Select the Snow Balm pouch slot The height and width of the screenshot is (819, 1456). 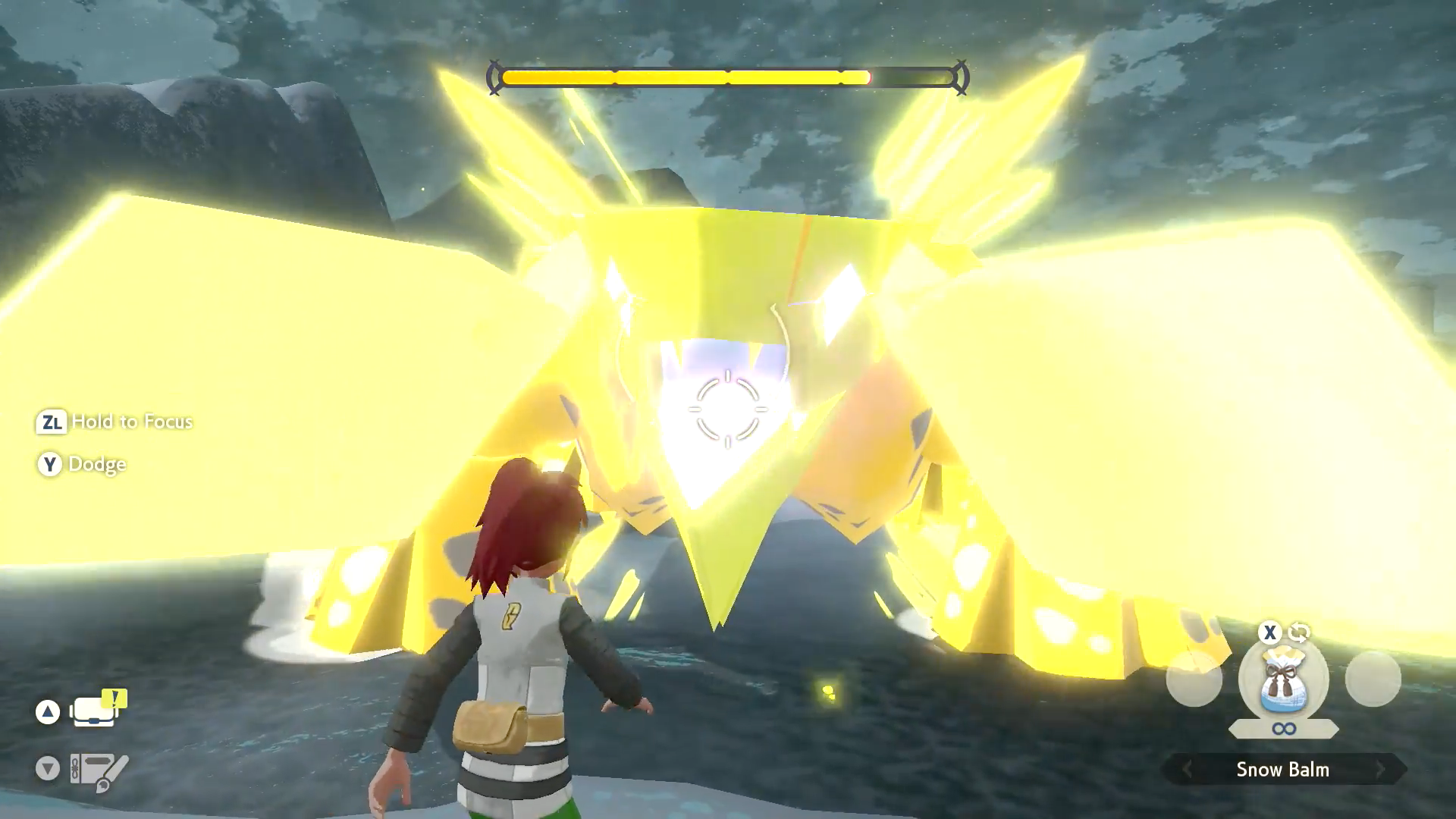tap(1283, 680)
